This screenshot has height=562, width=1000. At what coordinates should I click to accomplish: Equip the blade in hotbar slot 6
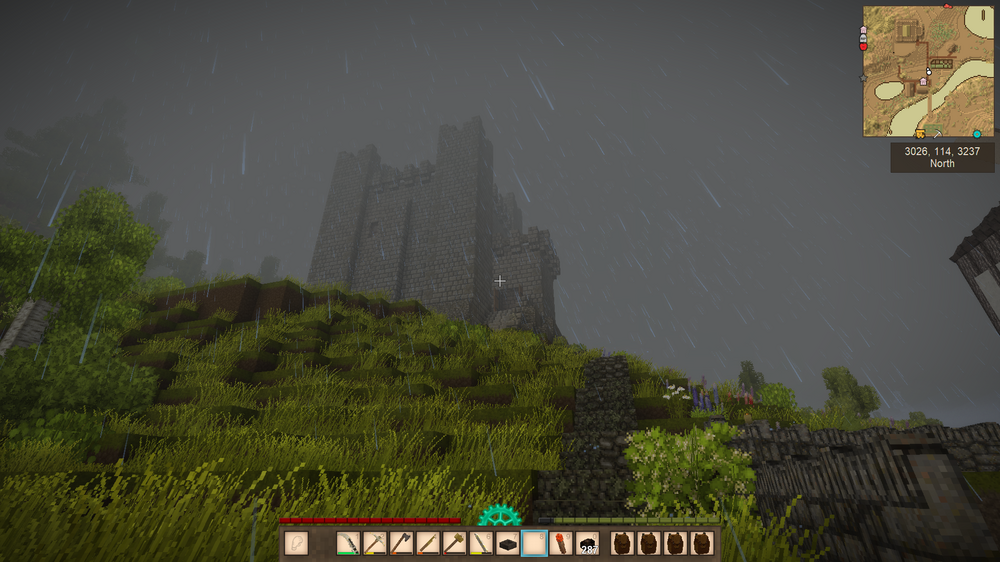481,544
